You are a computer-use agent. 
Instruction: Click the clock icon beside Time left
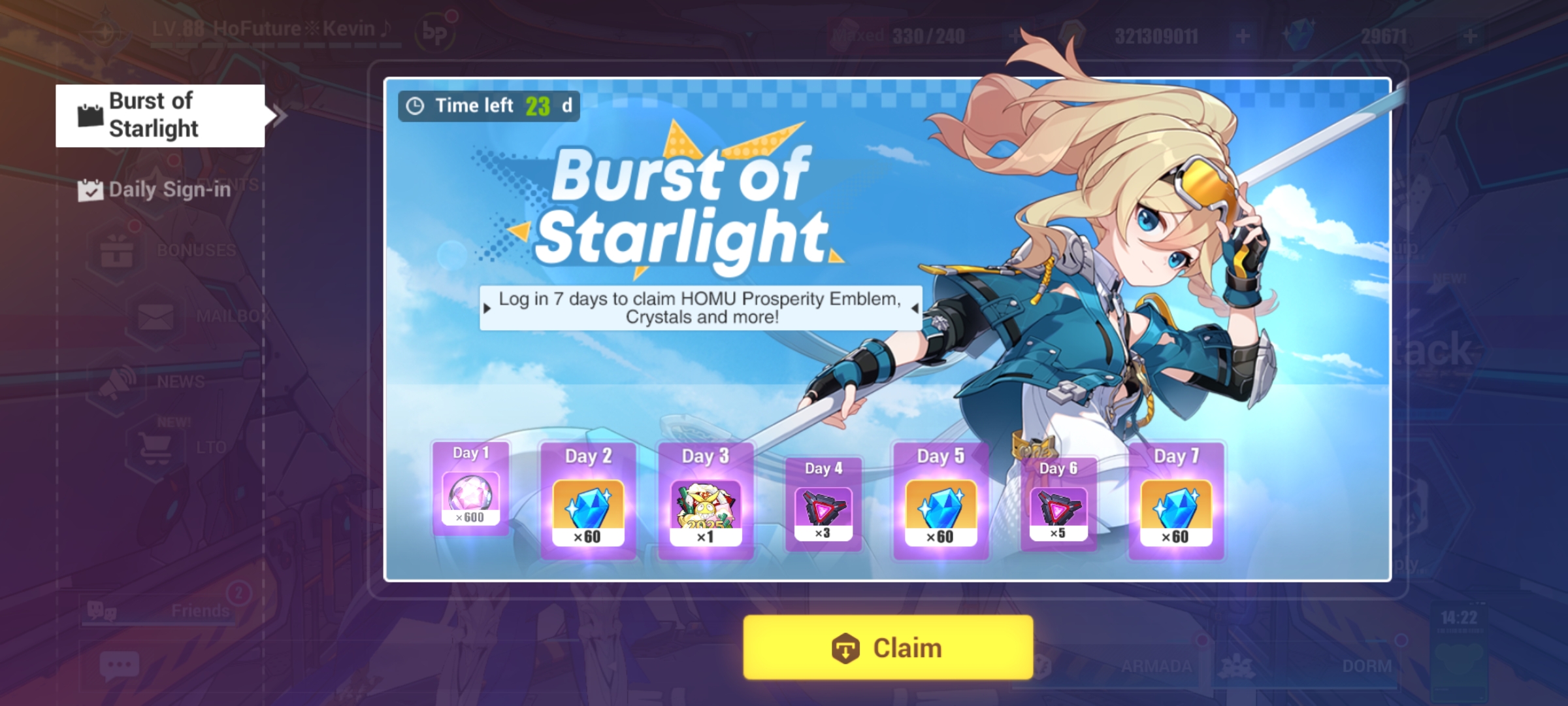coord(416,105)
